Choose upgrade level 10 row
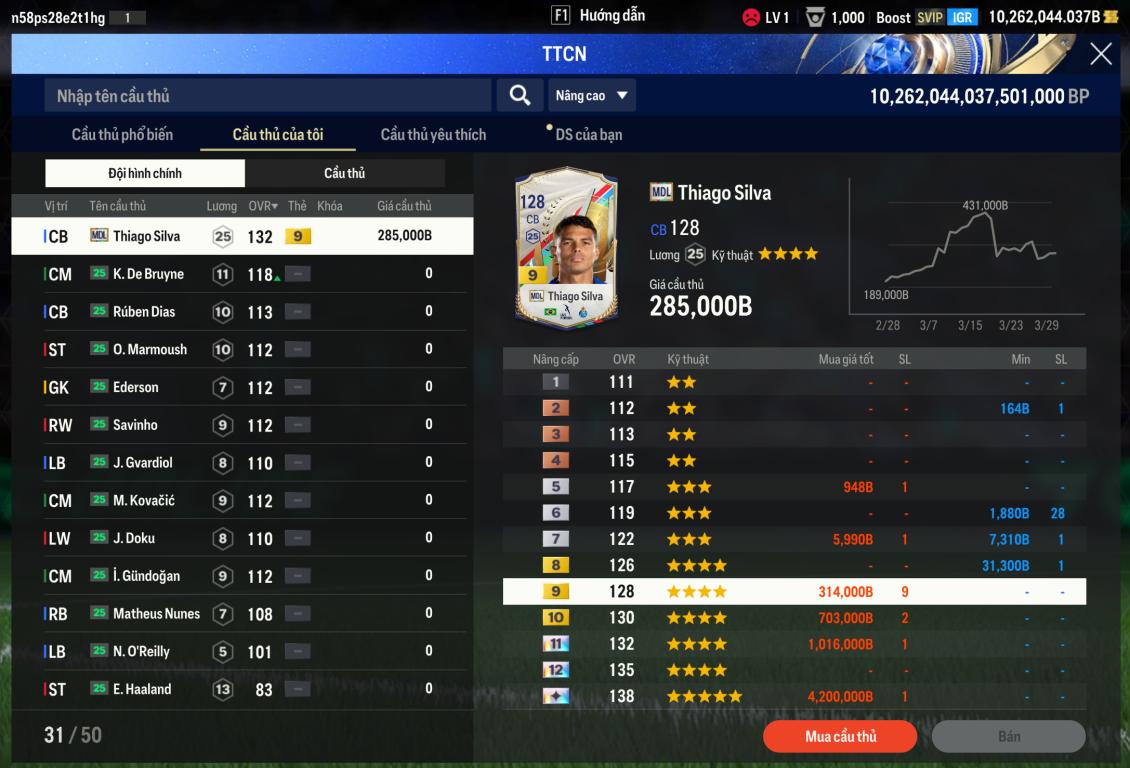 794,618
